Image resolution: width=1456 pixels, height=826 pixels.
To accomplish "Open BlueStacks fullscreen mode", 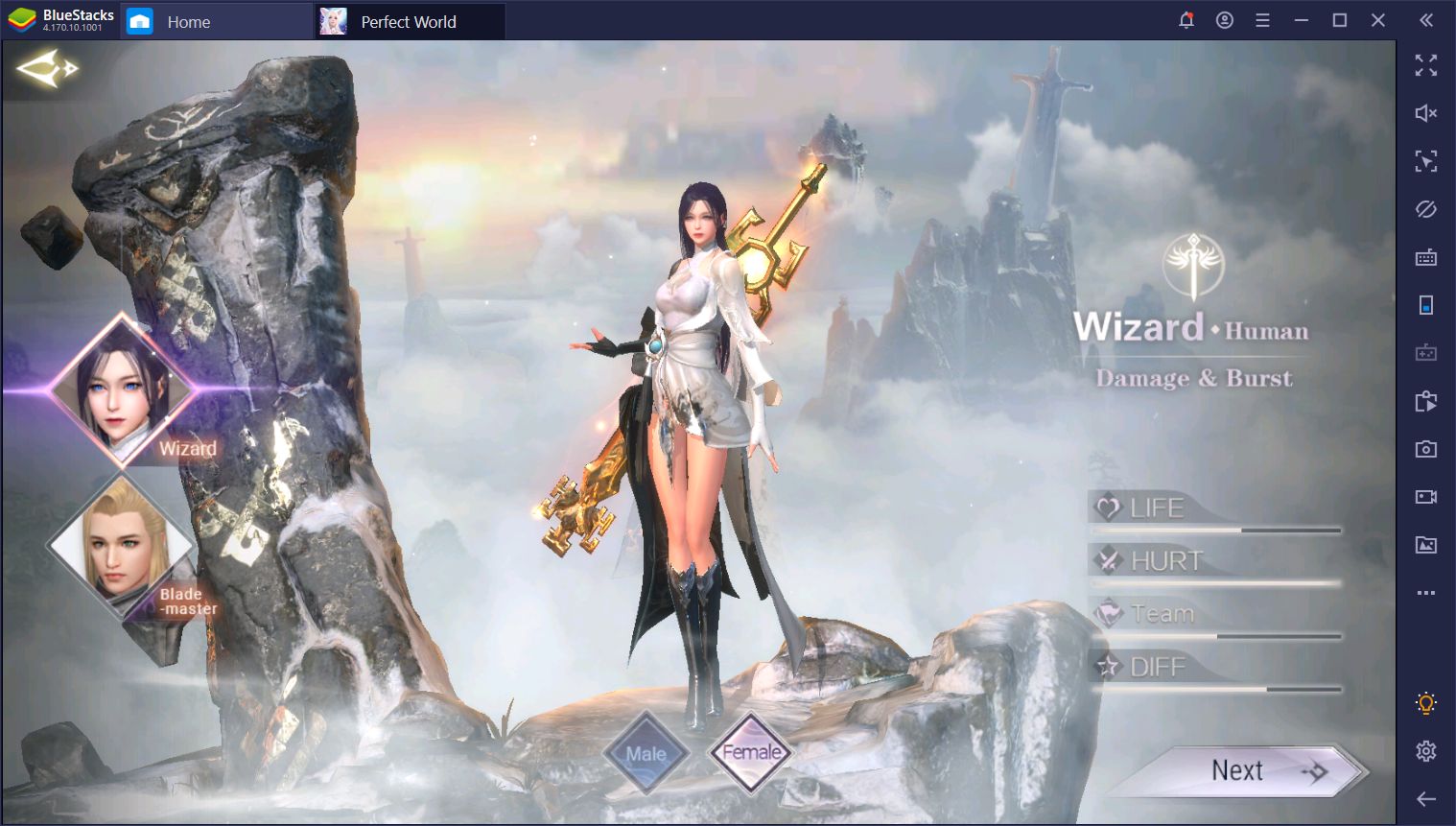I will pos(1426,66).
